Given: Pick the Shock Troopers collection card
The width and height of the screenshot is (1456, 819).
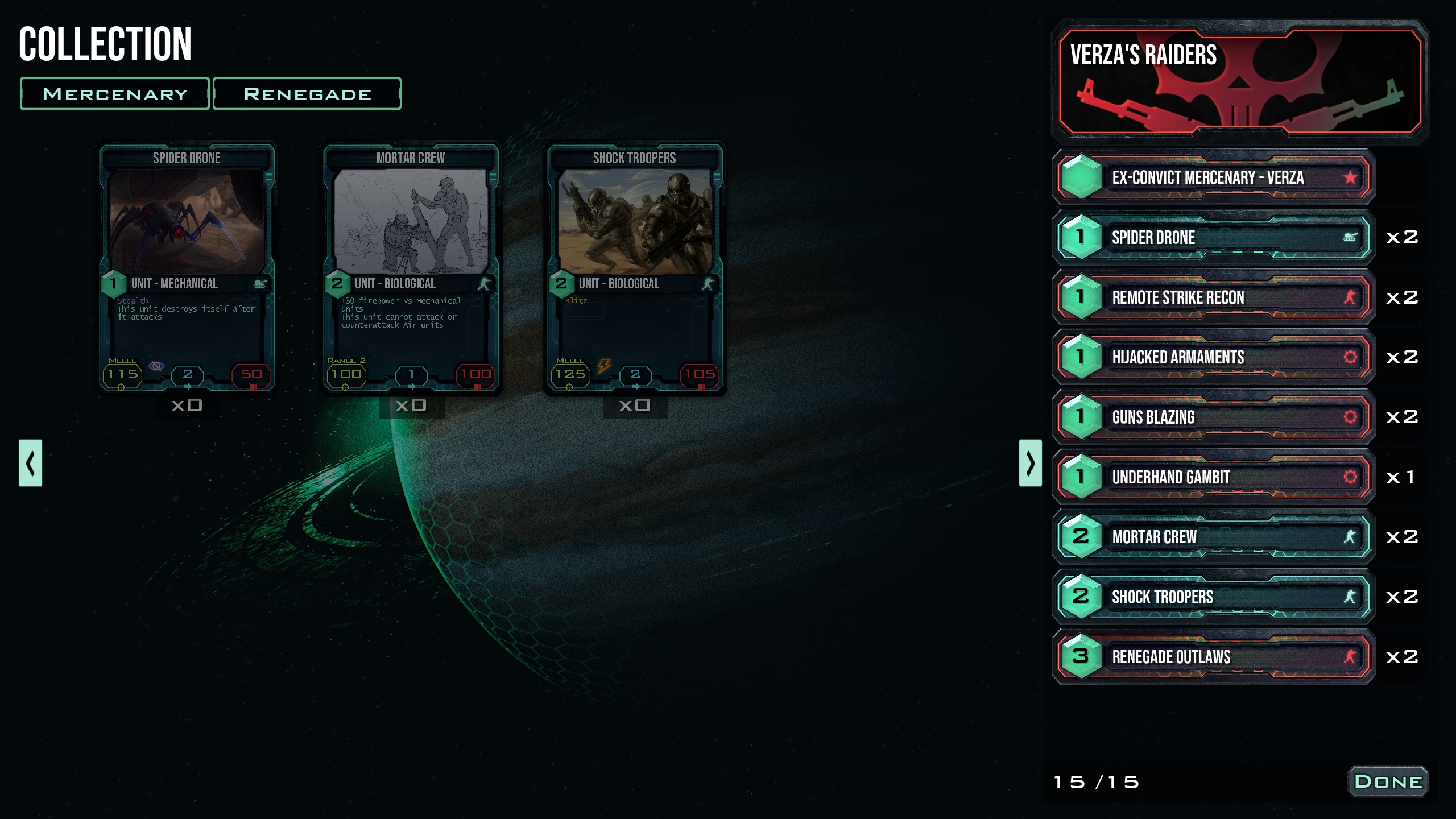Looking at the screenshot, I should coord(635,267).
